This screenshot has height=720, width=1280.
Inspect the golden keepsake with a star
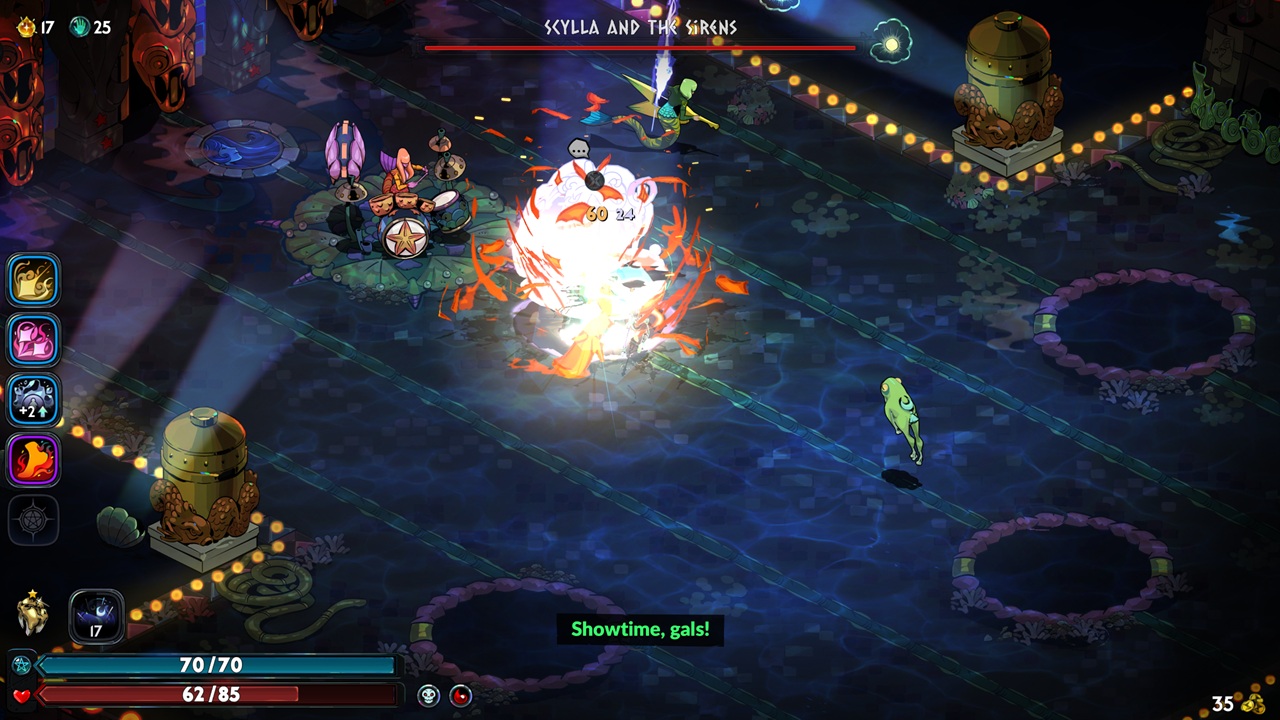pyautogui.click(x=33, y=613)
